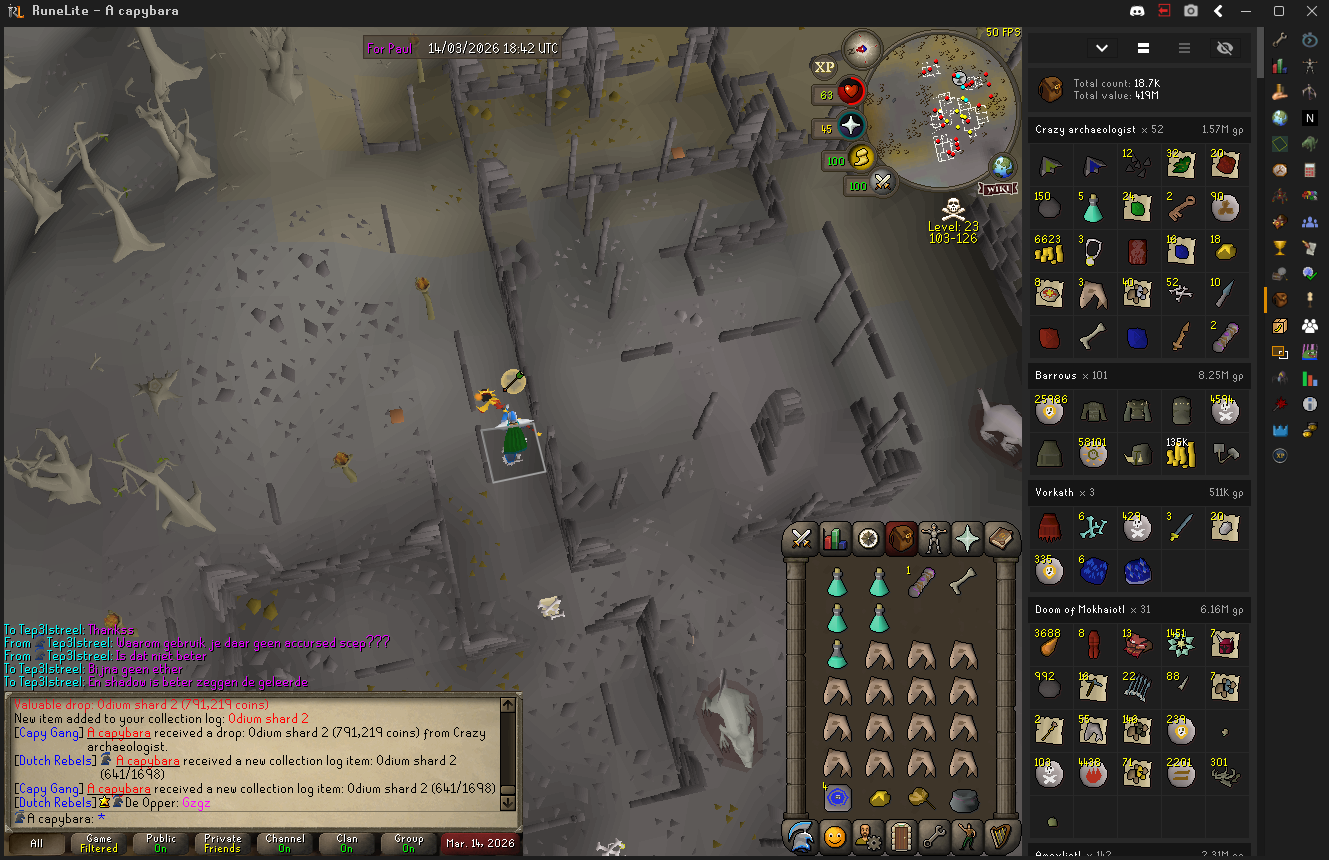Open the world map globe icon

(1002, 167)
